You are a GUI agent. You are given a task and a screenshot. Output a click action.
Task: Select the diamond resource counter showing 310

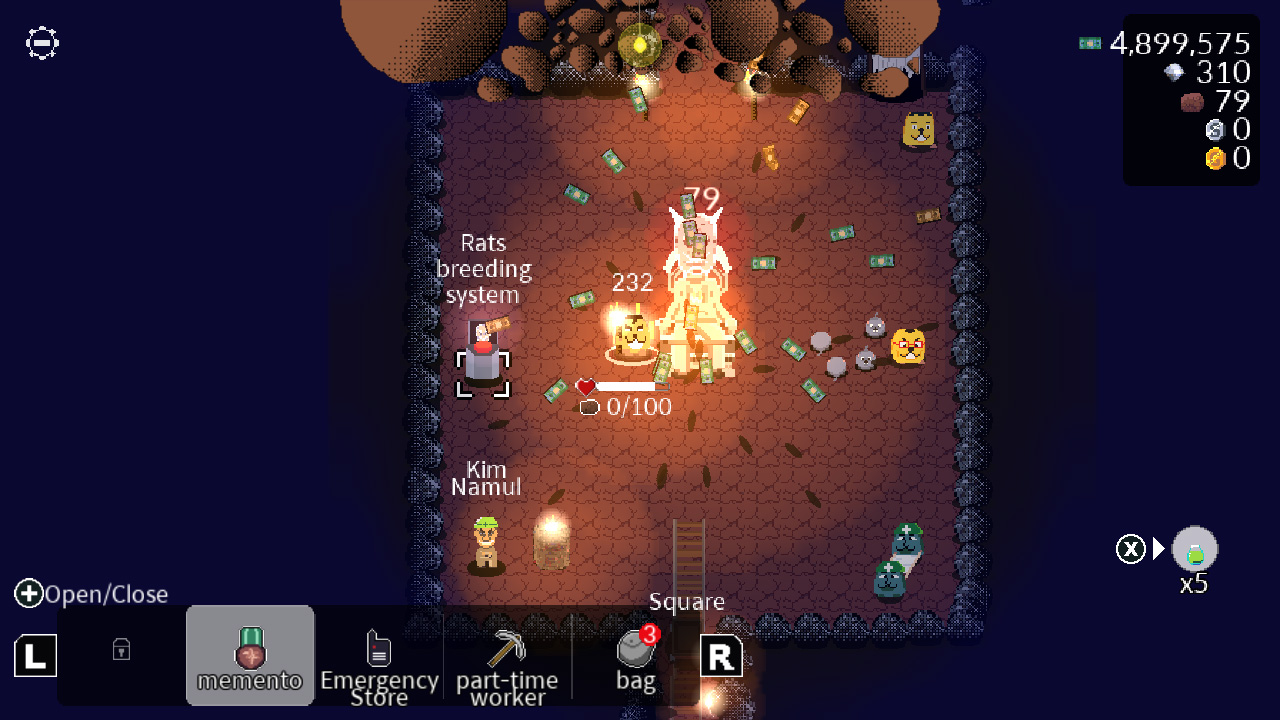coord(1200,72)
